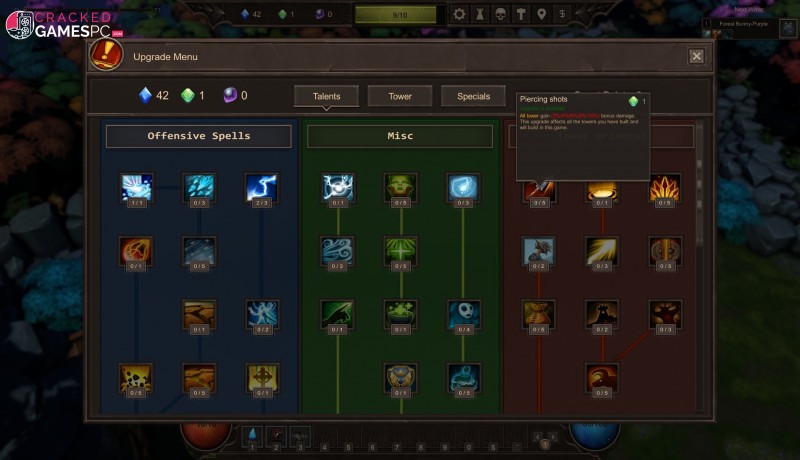
Task: Upgrade the bubbling green cauldron talent
Action: [400, 314]
